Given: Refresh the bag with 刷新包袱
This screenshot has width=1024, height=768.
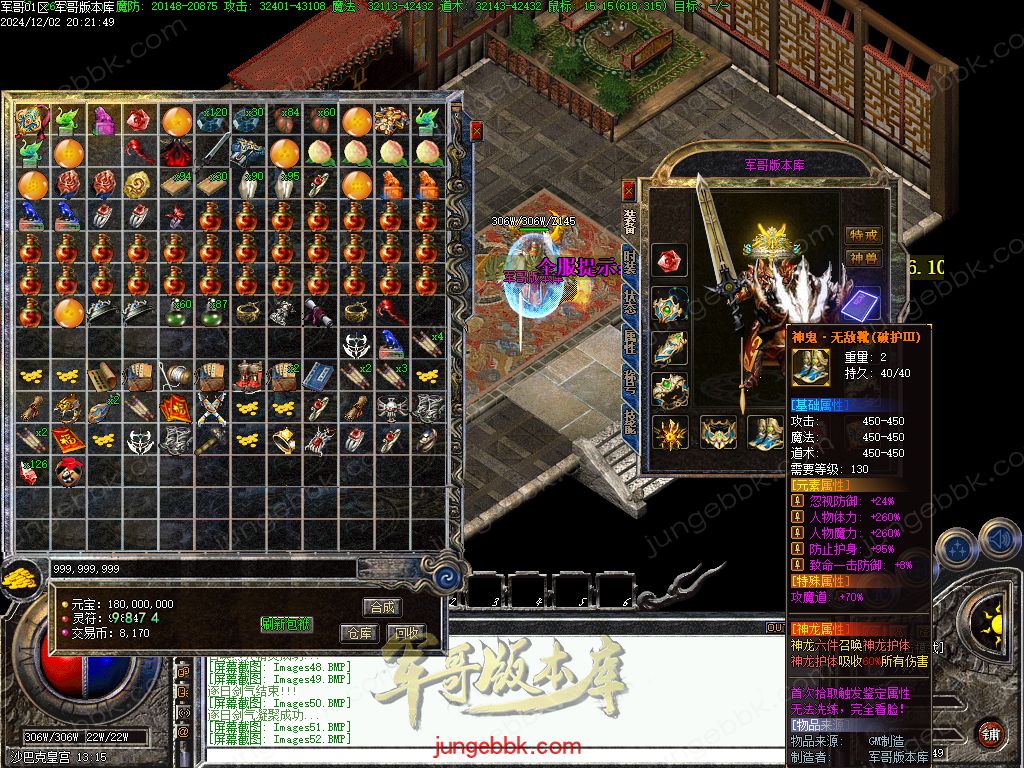Looking at the screenshot, I should tap(287, 624).
